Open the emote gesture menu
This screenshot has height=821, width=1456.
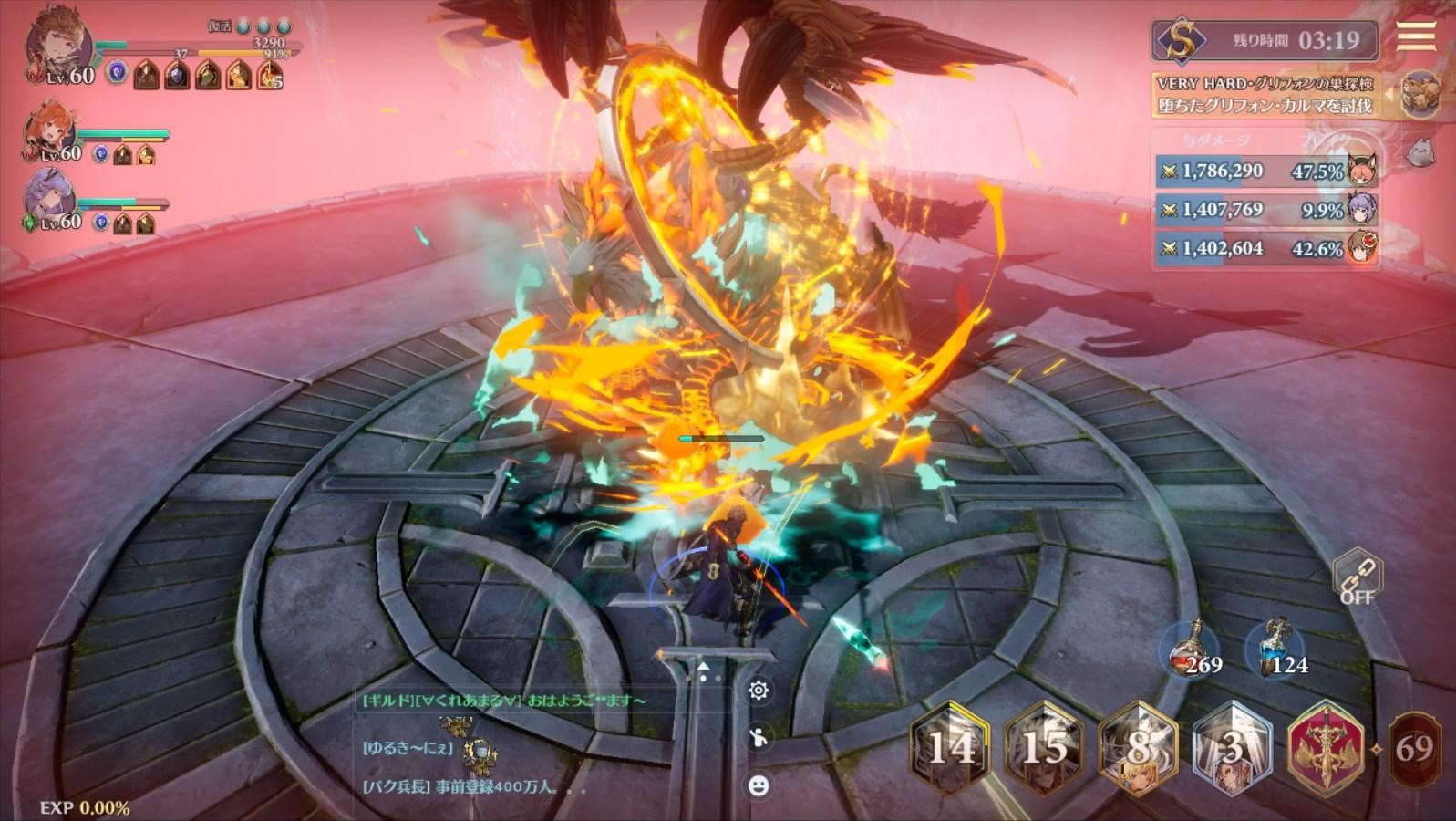pyautogui.click(x=758, y=737)
